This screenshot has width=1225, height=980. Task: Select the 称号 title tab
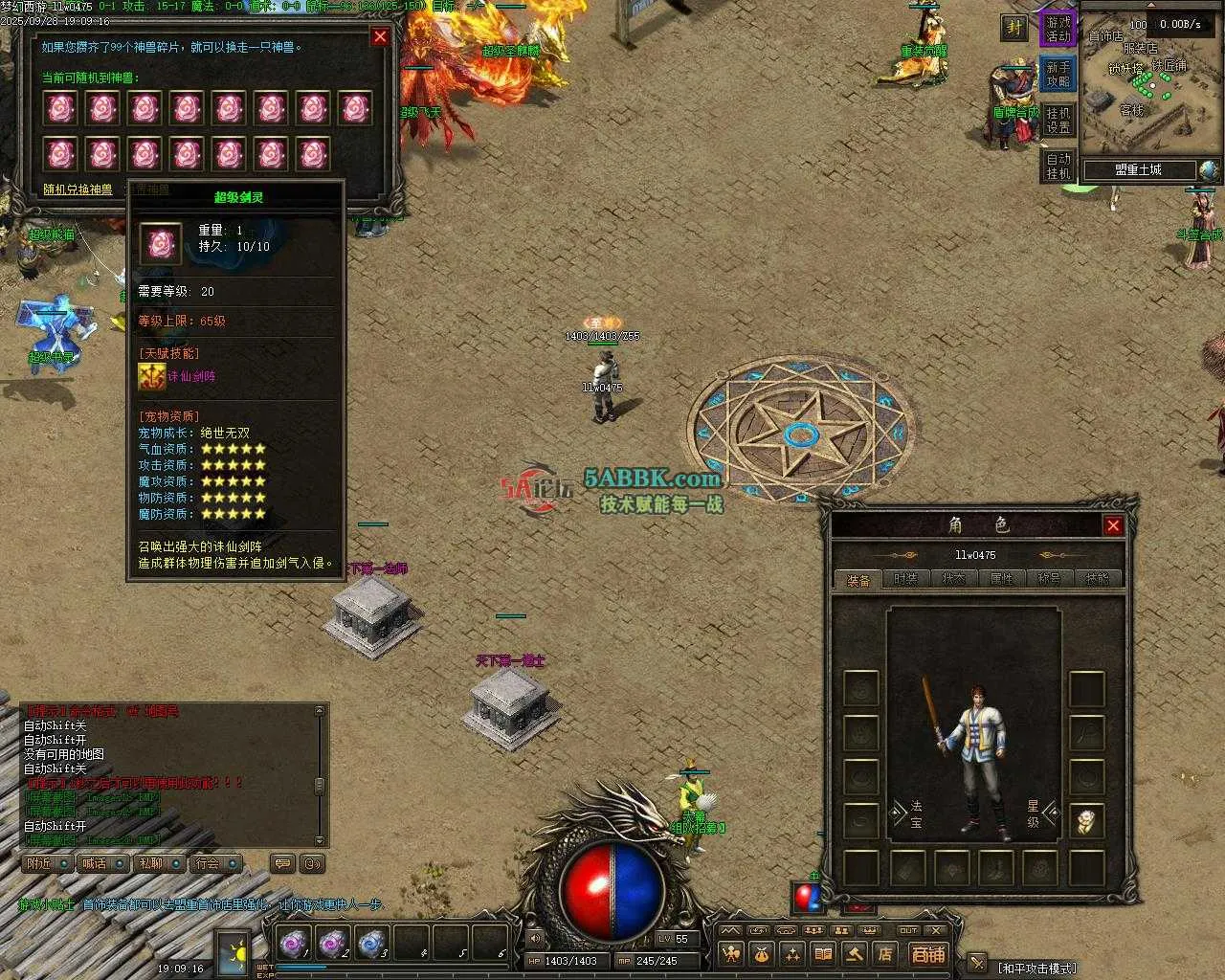(1049, 579)
